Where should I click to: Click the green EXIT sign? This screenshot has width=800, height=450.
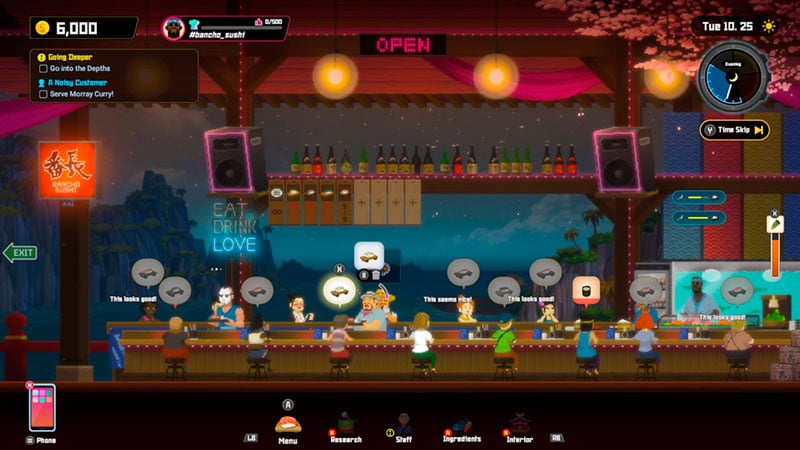[x=20, y=252]
